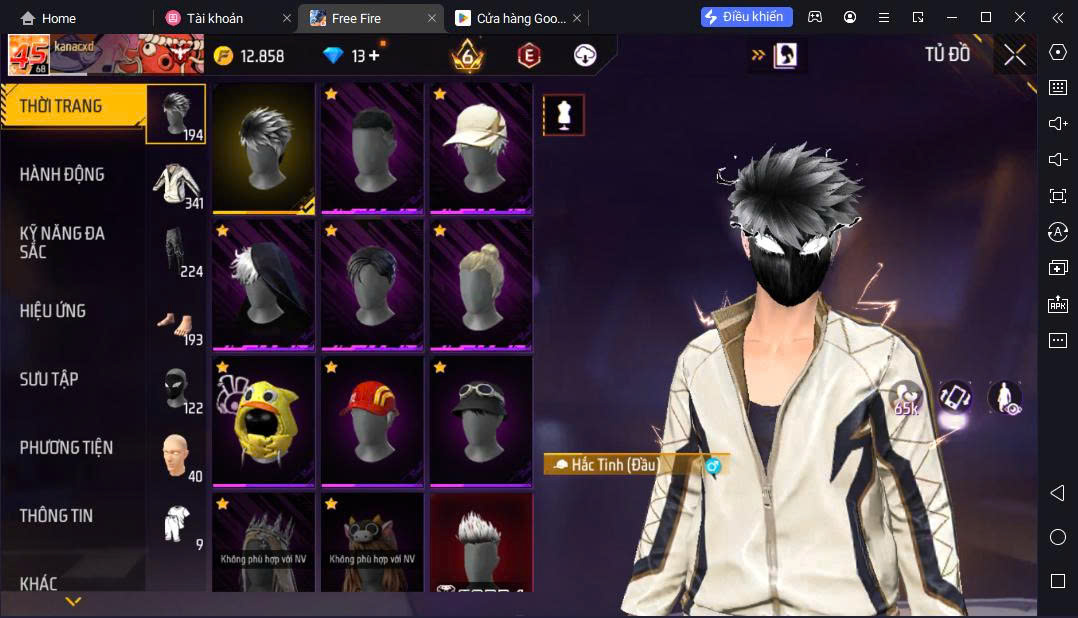The width and height of the screenshot is (1078, 618).
Task: Equip the white cap with blonde hair
Action: pyautogui.click(x=481, y=147)
